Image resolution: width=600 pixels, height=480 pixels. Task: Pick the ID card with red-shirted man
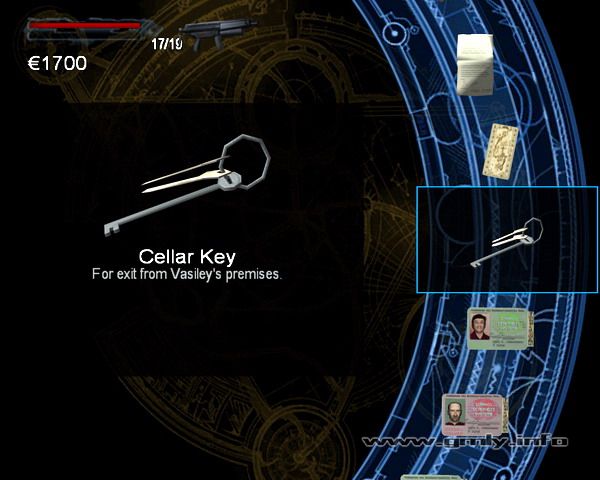pos(500,328)
